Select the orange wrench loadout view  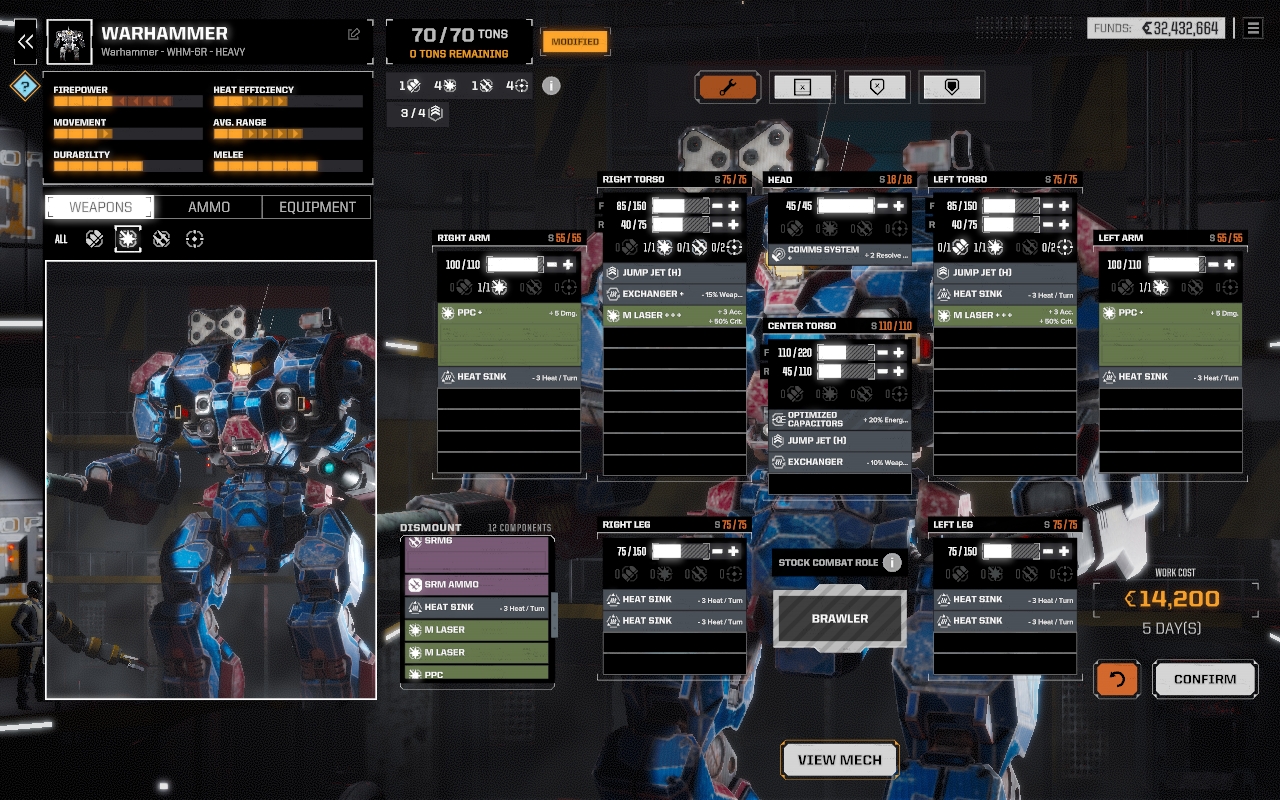click(x=727, y=87)
